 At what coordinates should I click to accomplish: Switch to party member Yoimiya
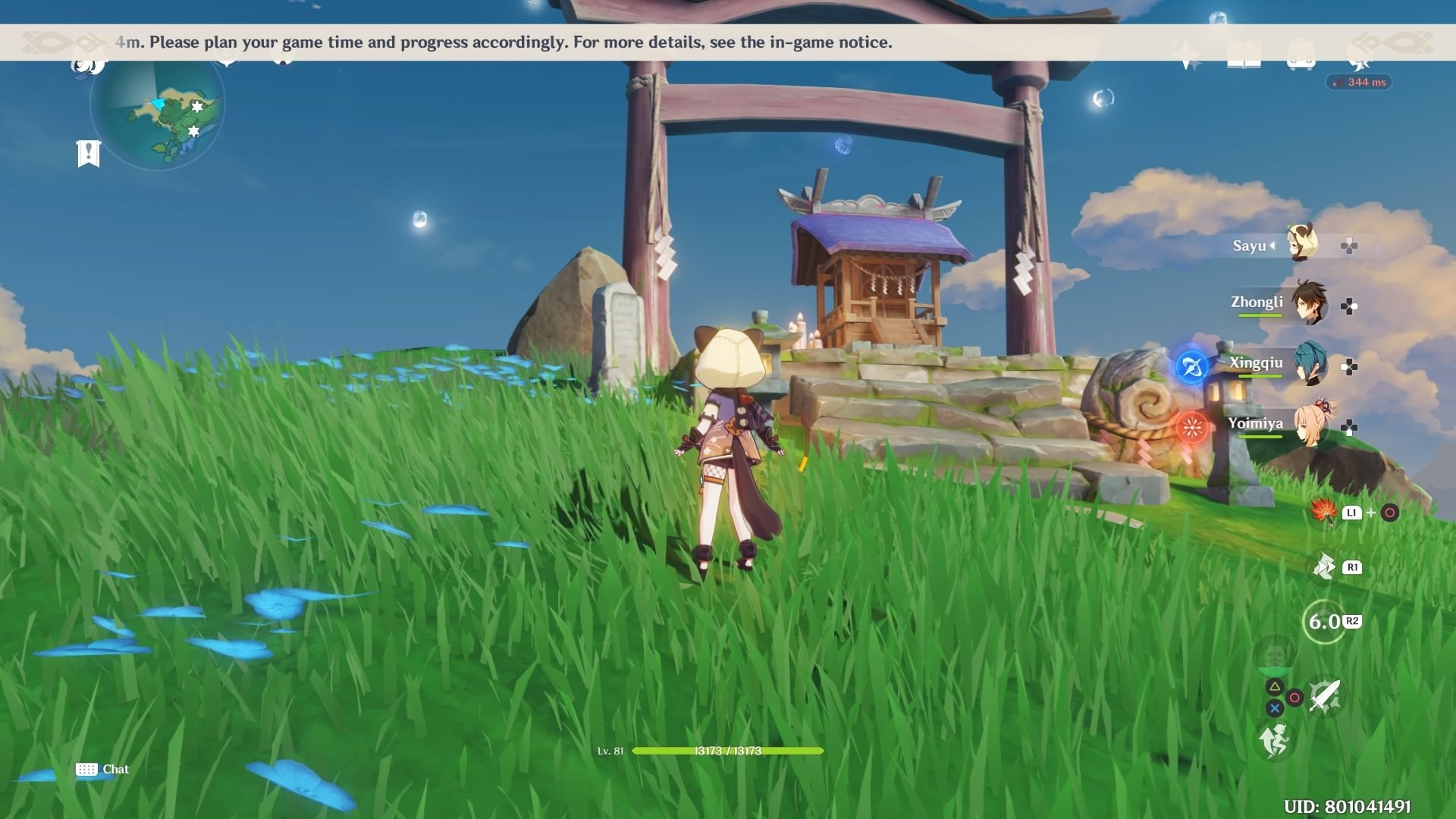click(x=1309, y=425)
